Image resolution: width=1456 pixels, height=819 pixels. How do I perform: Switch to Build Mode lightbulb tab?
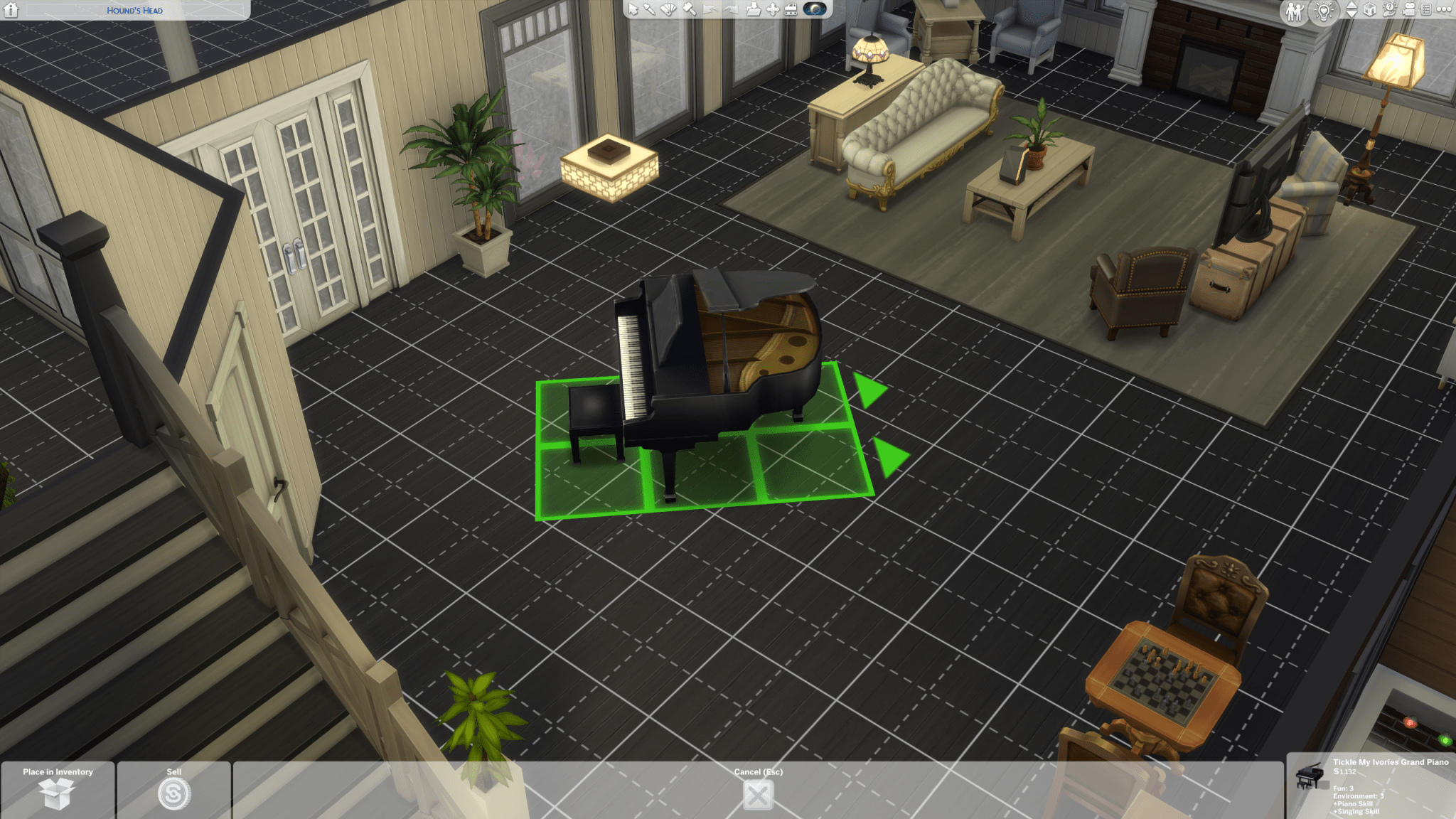[x=1323, y=11]
